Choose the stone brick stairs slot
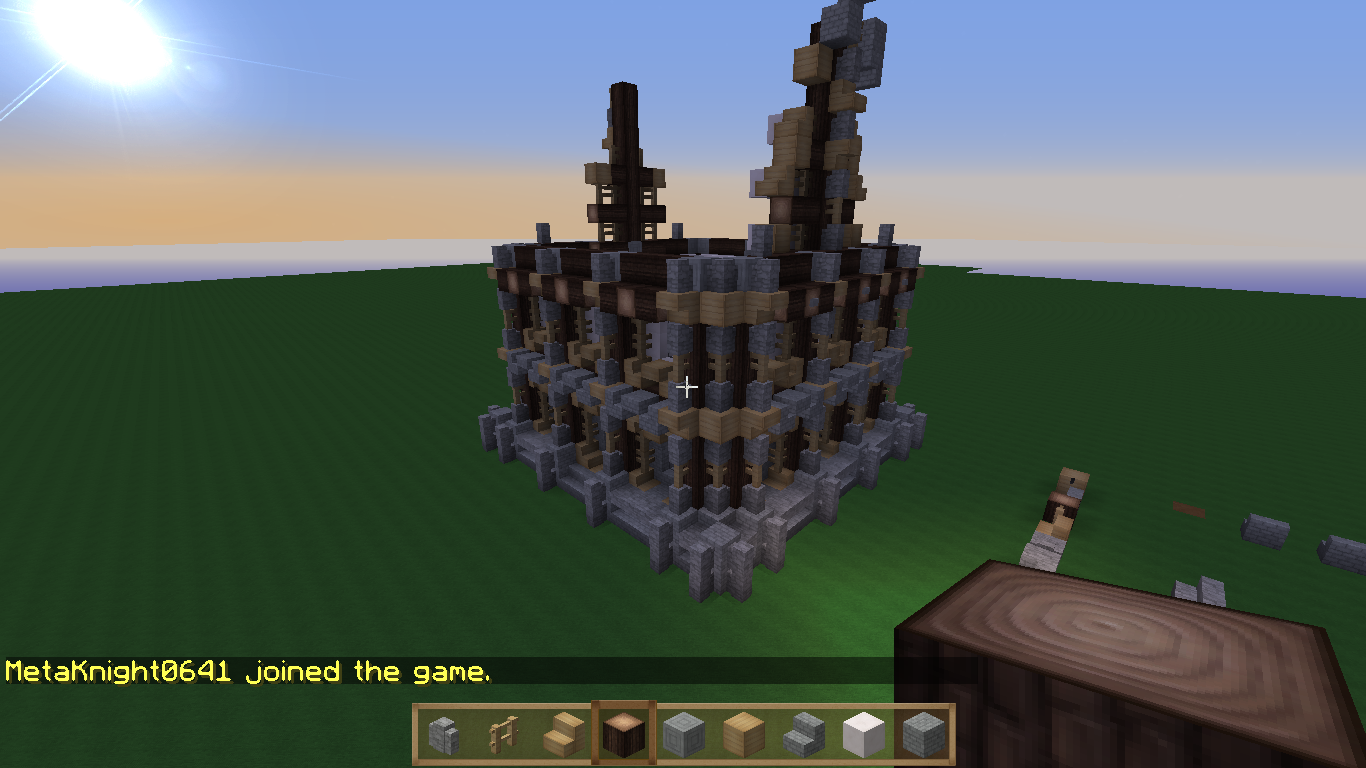Viewport: 1366px width, 768px height. tap(803, 735)
